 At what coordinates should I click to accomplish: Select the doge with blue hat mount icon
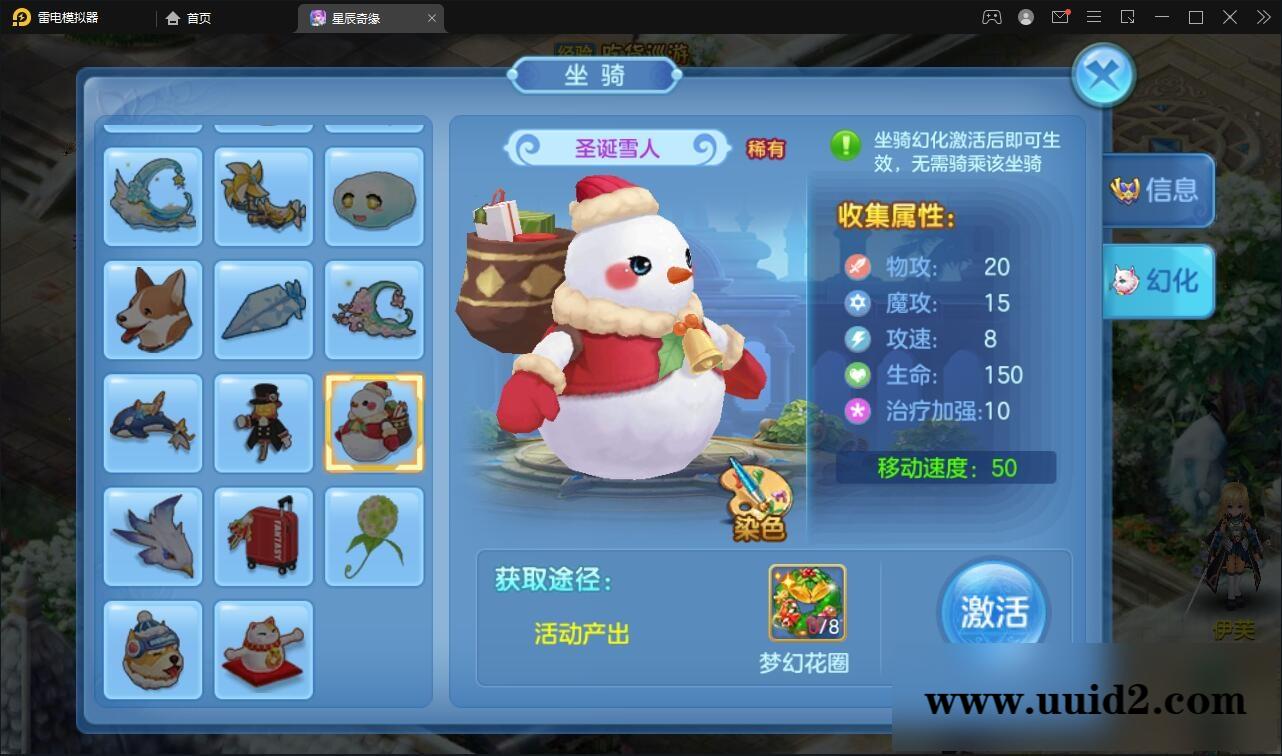pyautogui.click(x=152, y=650)
